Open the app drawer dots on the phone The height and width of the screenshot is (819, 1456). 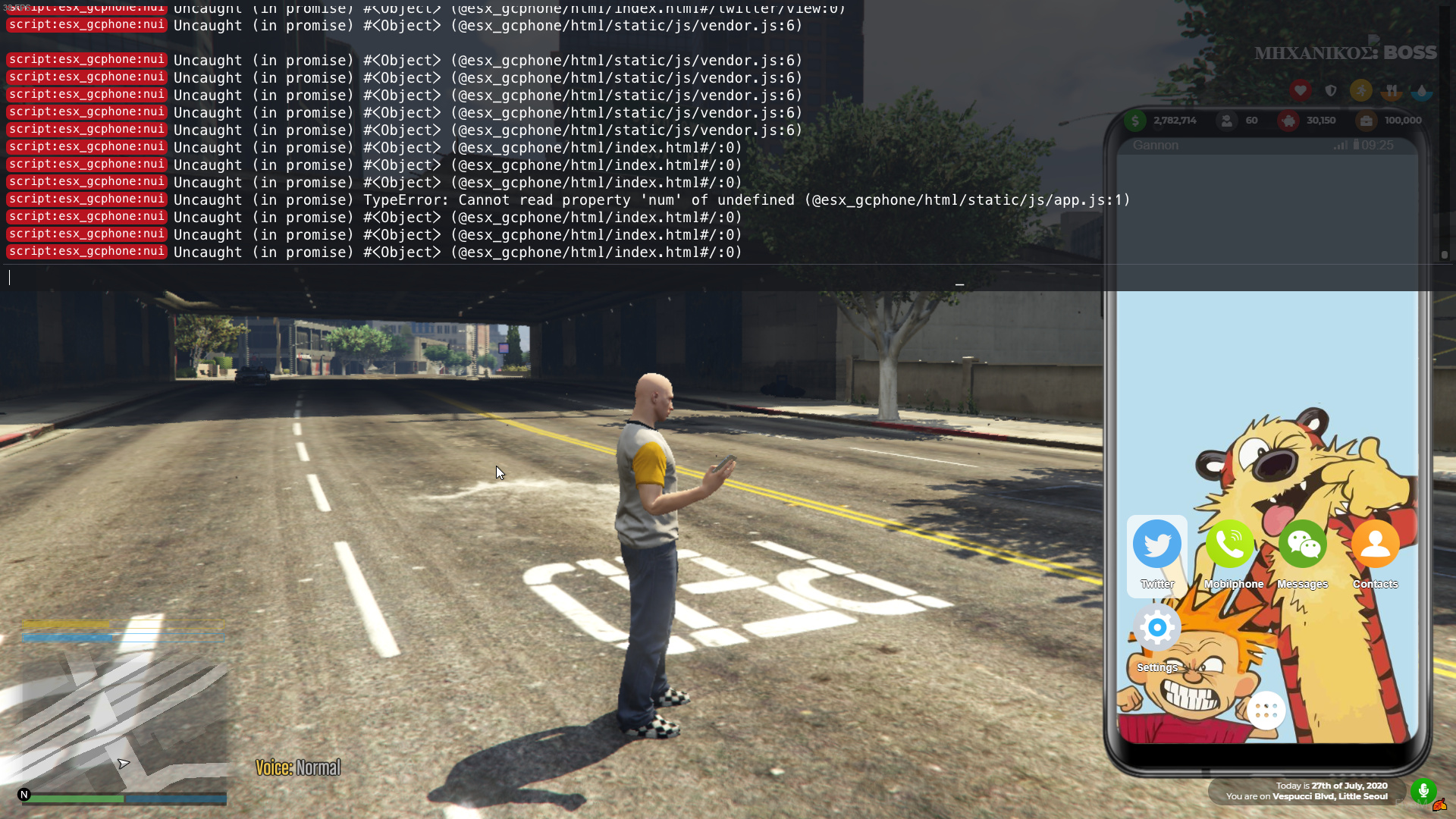coord(1266,711)
